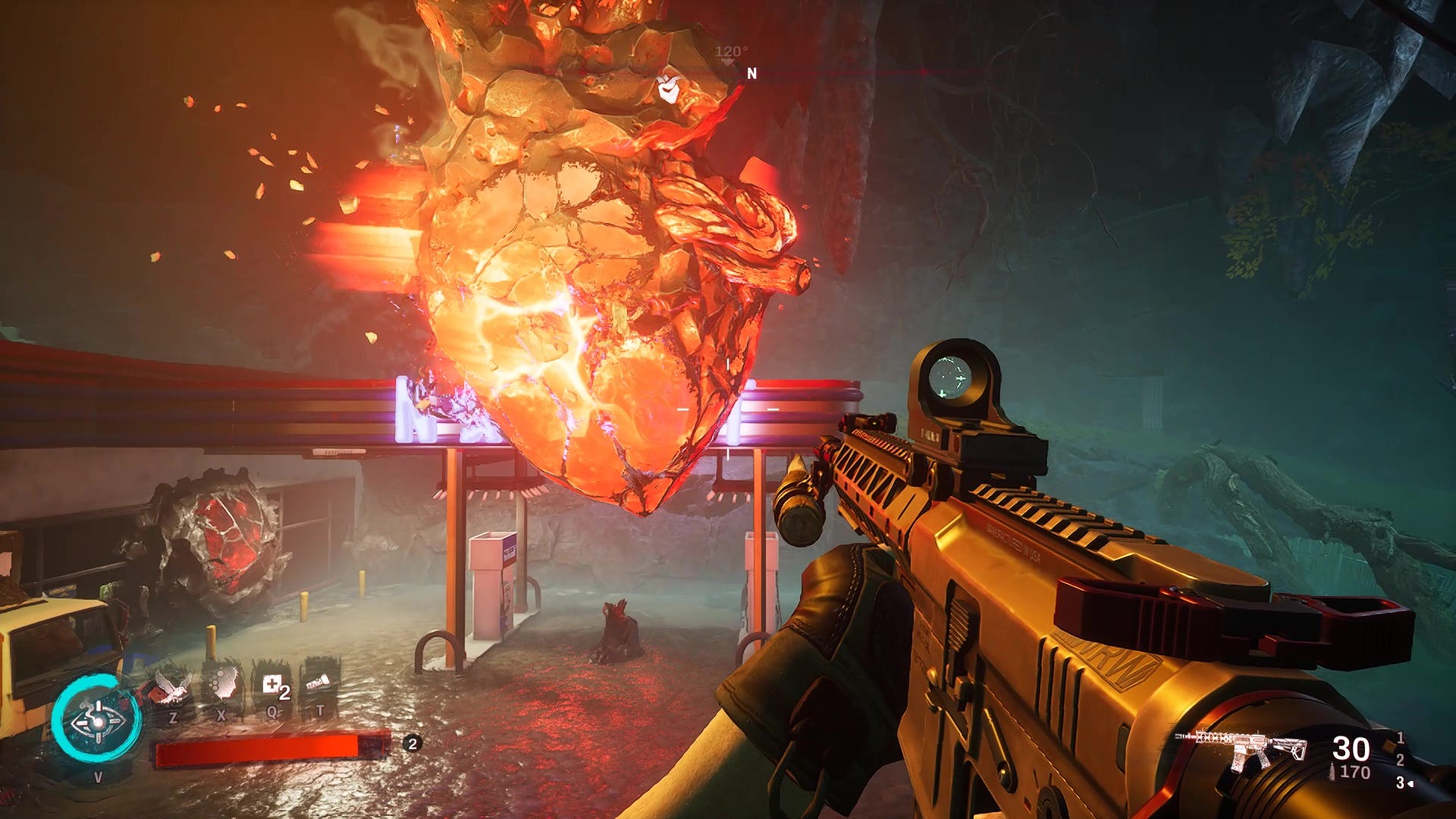Switch to weapon slot 1

[x=1400, y=737]
